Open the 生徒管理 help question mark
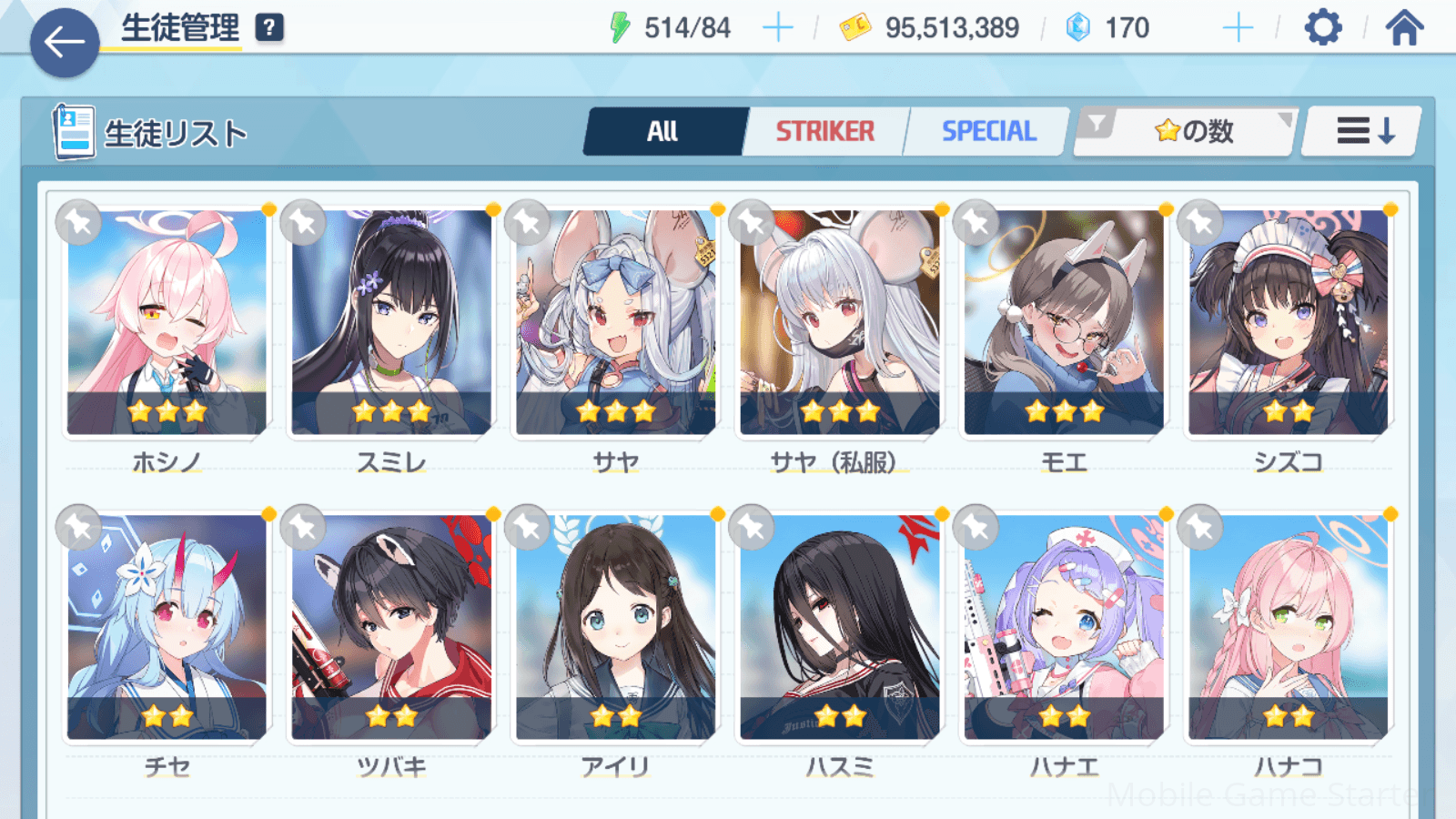The image size is (1456, 819). click(269, 28)
